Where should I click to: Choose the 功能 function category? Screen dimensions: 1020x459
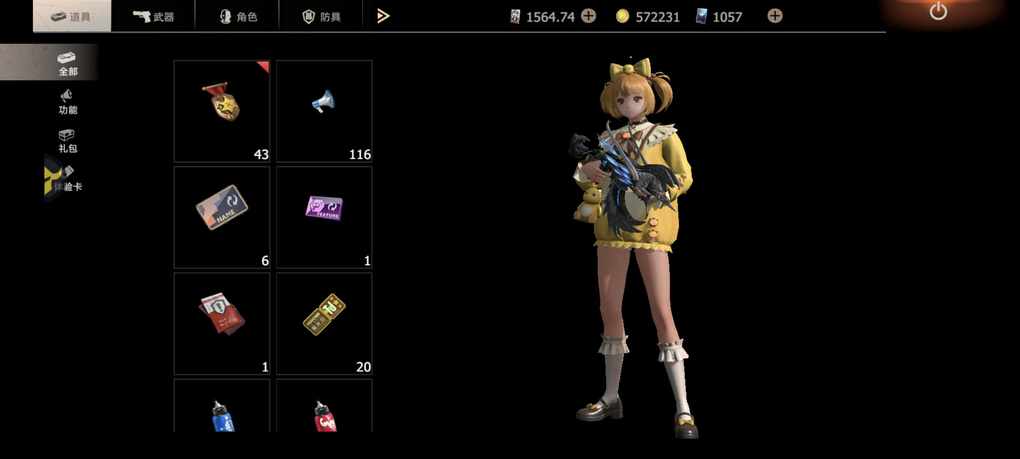pos(67,102)
